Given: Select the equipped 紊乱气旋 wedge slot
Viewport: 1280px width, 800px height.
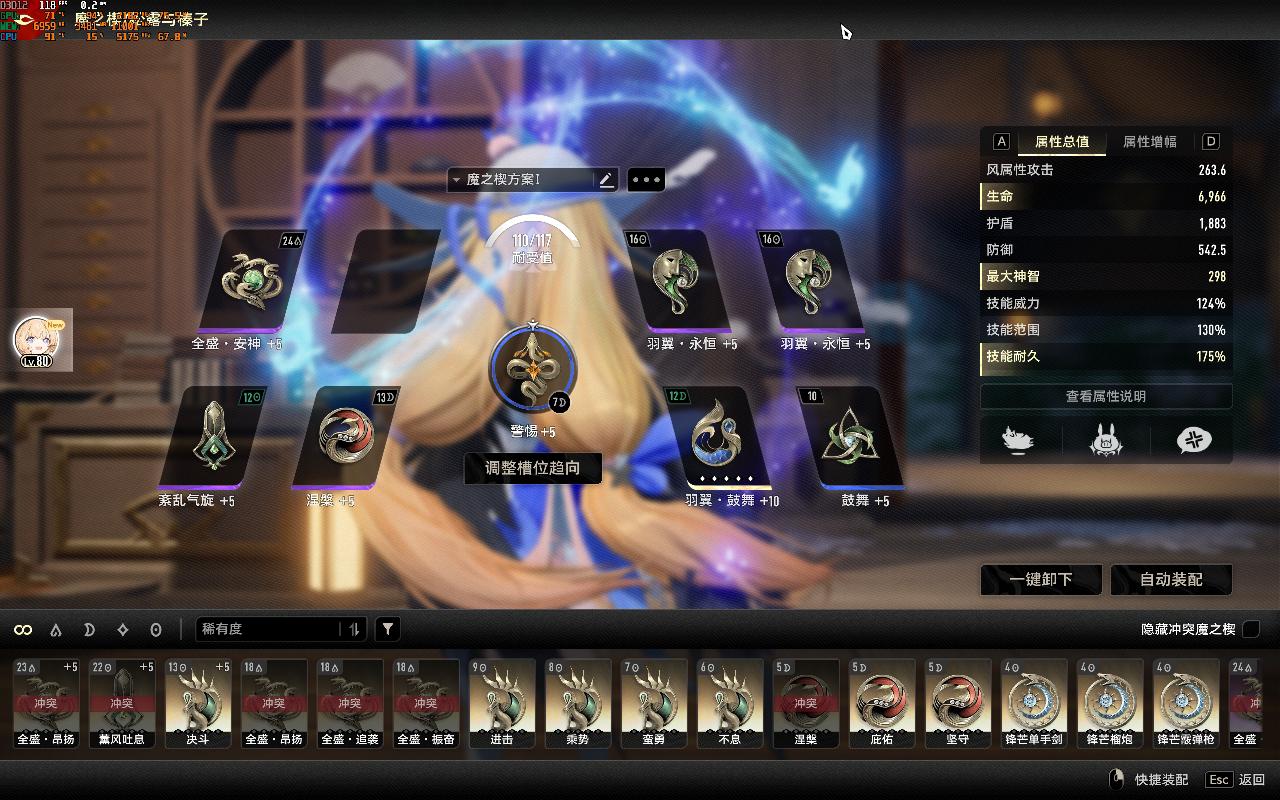Looking at the screenshot, I should tap(211, 437).
